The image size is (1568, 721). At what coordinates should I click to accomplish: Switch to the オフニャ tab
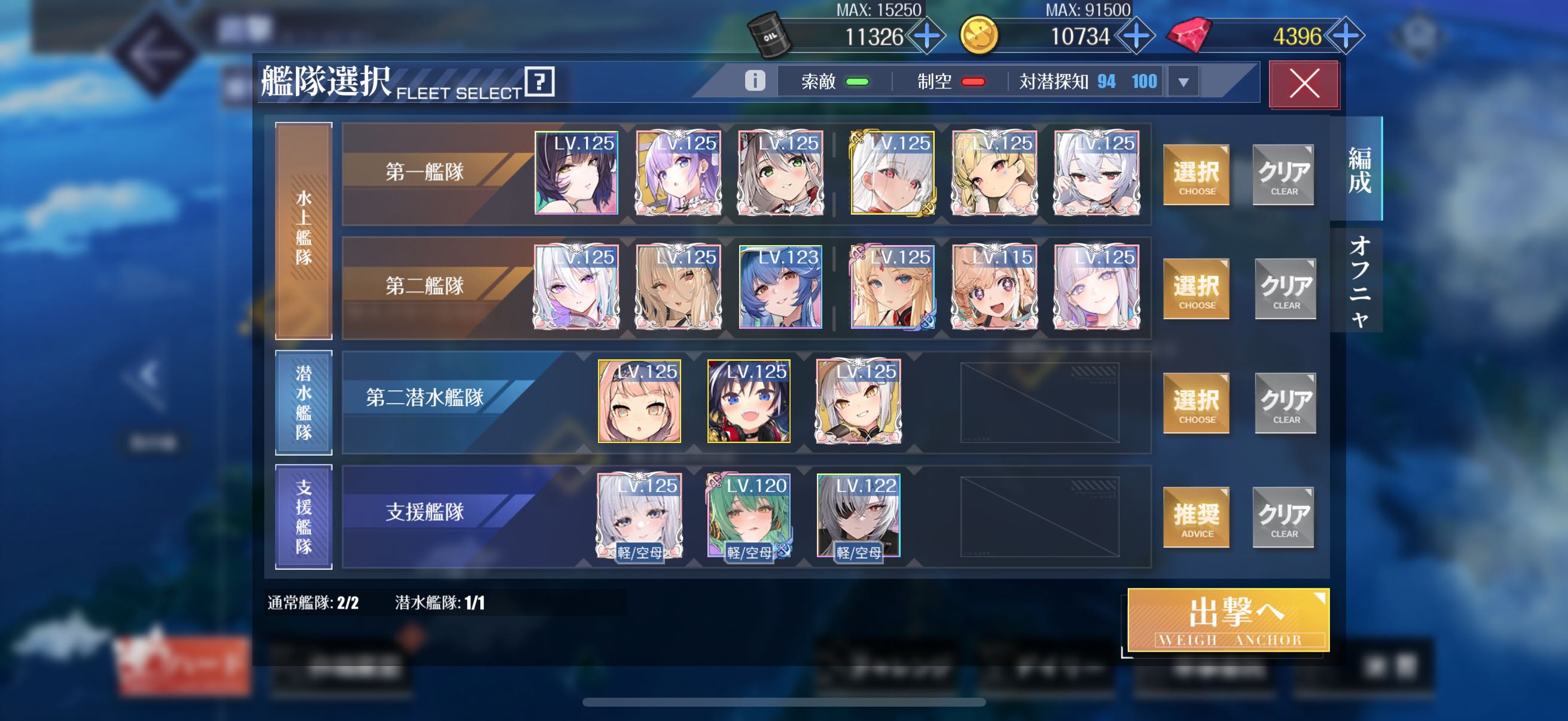tap(1359, 281)
